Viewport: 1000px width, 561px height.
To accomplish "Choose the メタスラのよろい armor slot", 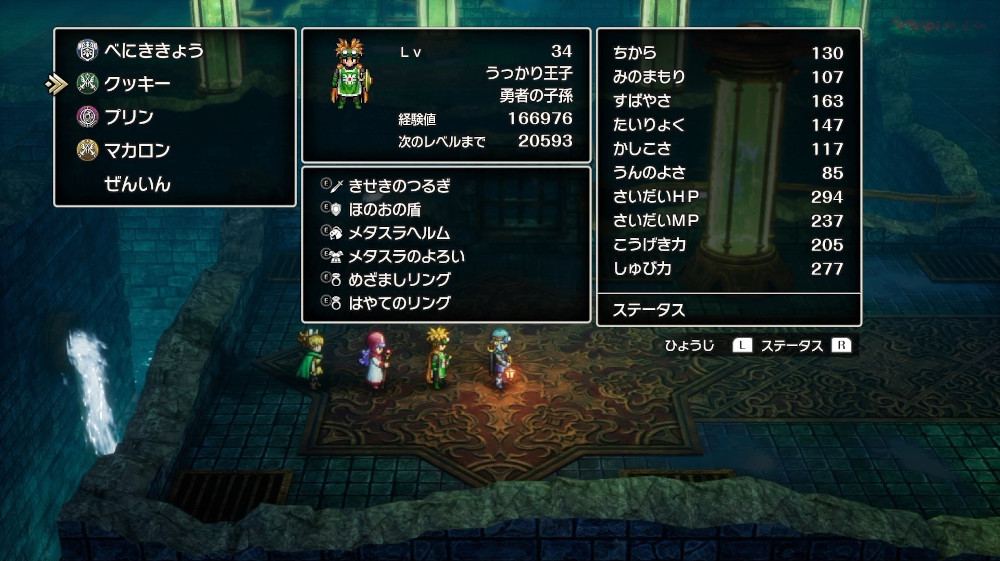I will (x=406, y=256).
